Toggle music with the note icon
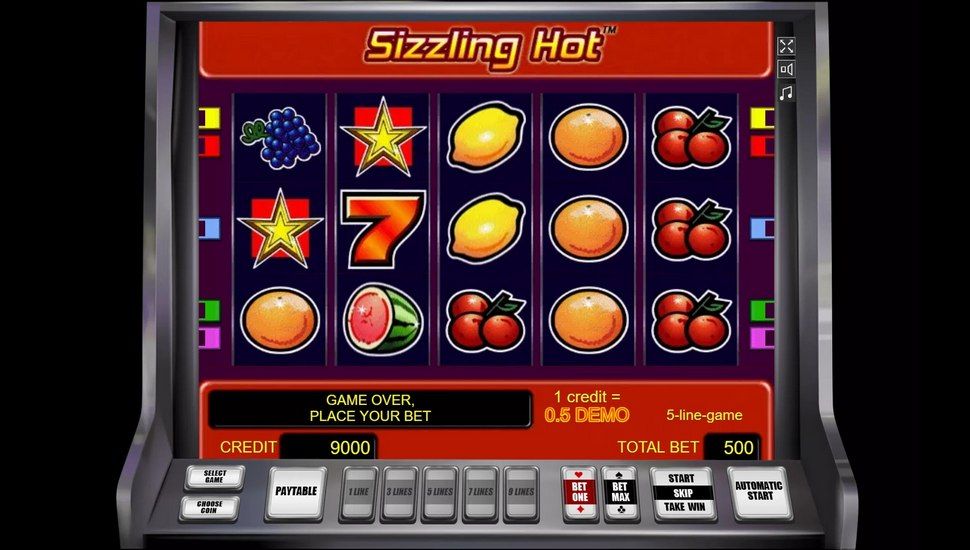970x550 pixels. (786, 92)
